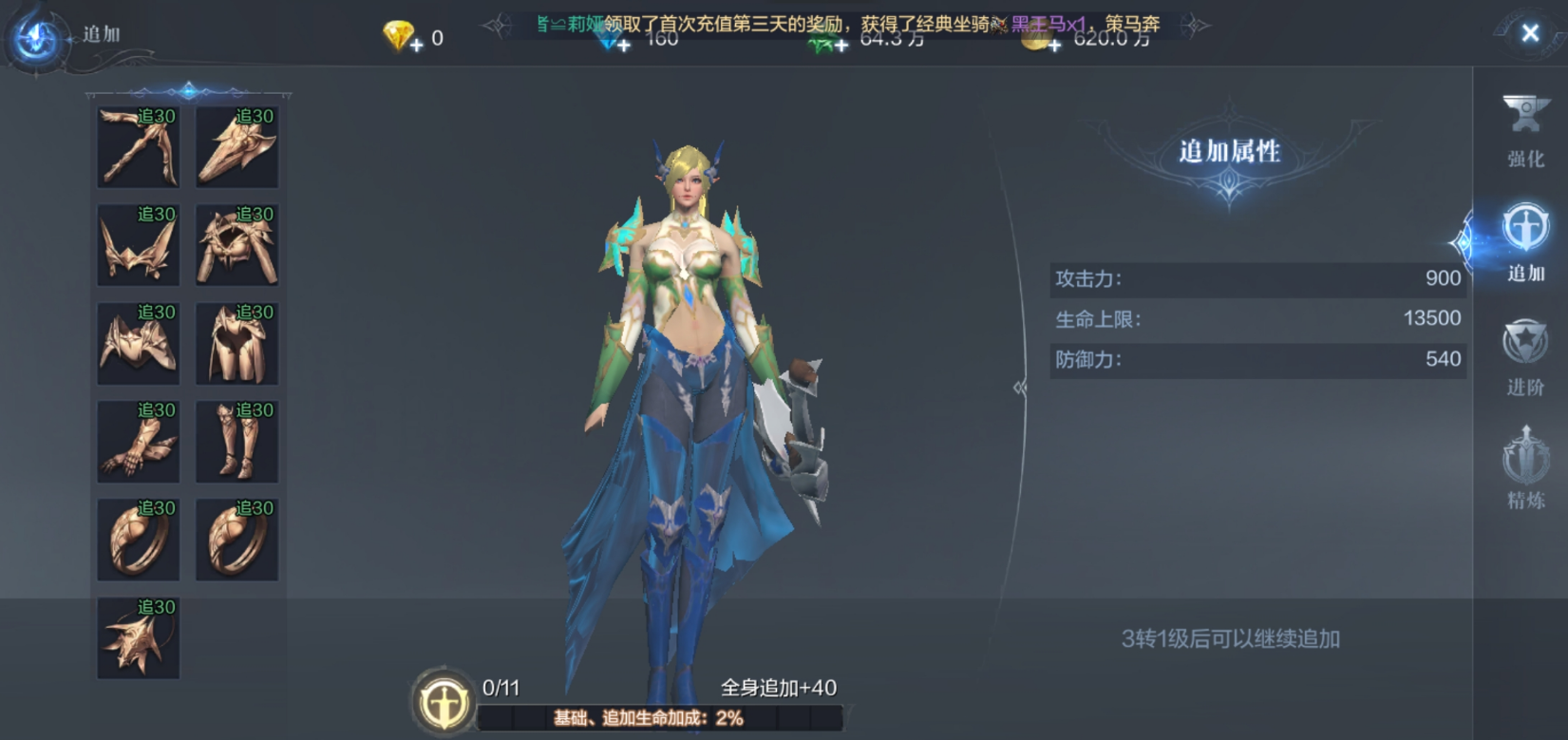Choose the leg armor skirt slot
Viewport: 1568px width, 740px height.
(236, 343)
